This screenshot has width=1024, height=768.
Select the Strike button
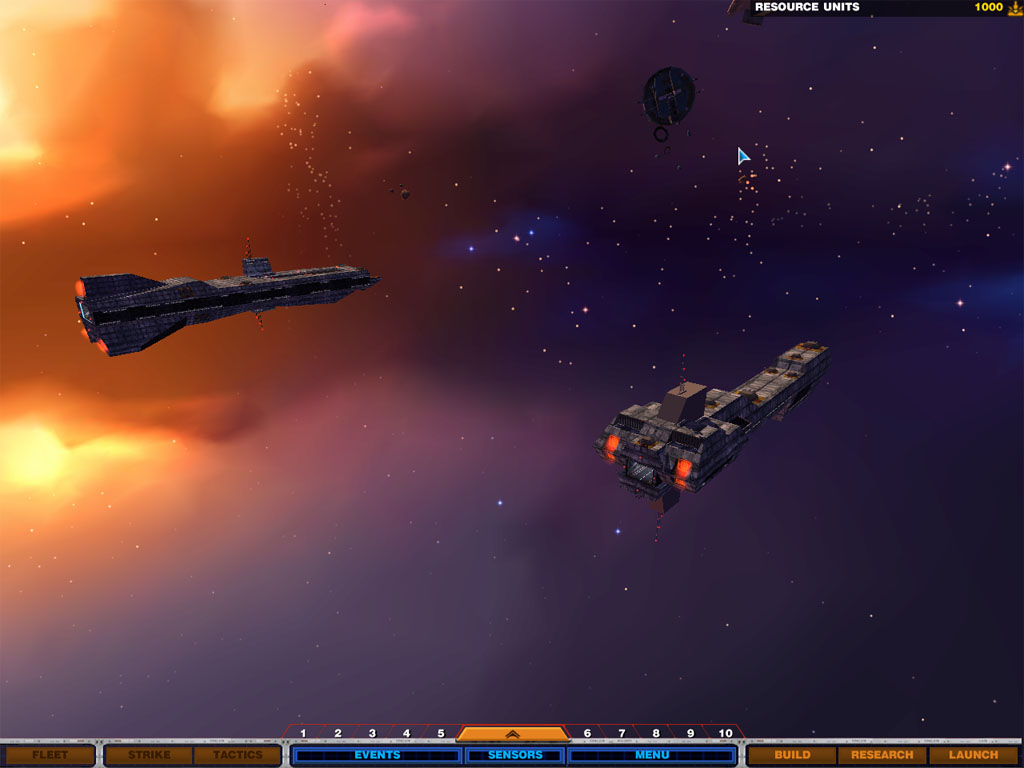click(x=149, y=755)
